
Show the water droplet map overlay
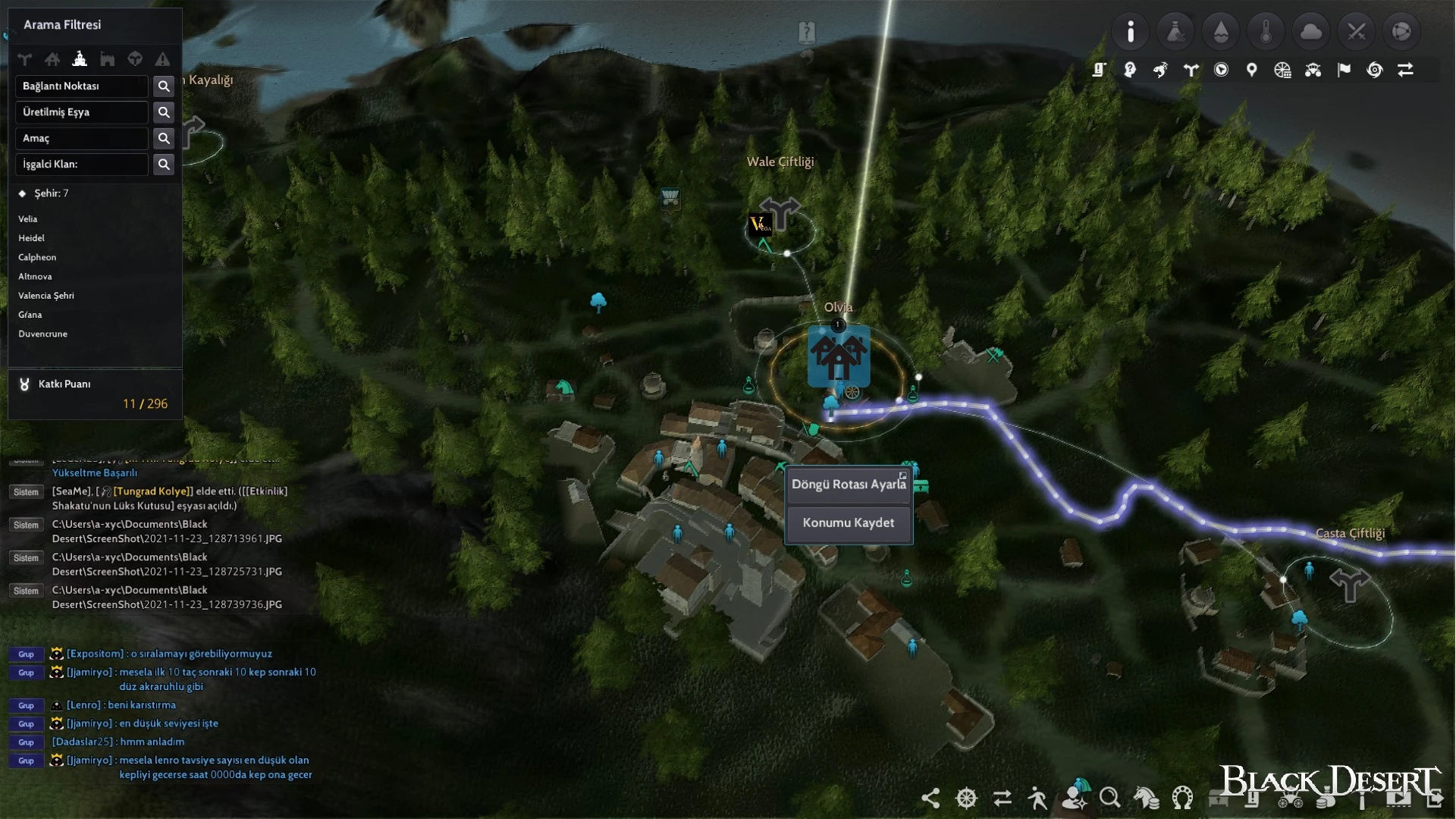1221,32
